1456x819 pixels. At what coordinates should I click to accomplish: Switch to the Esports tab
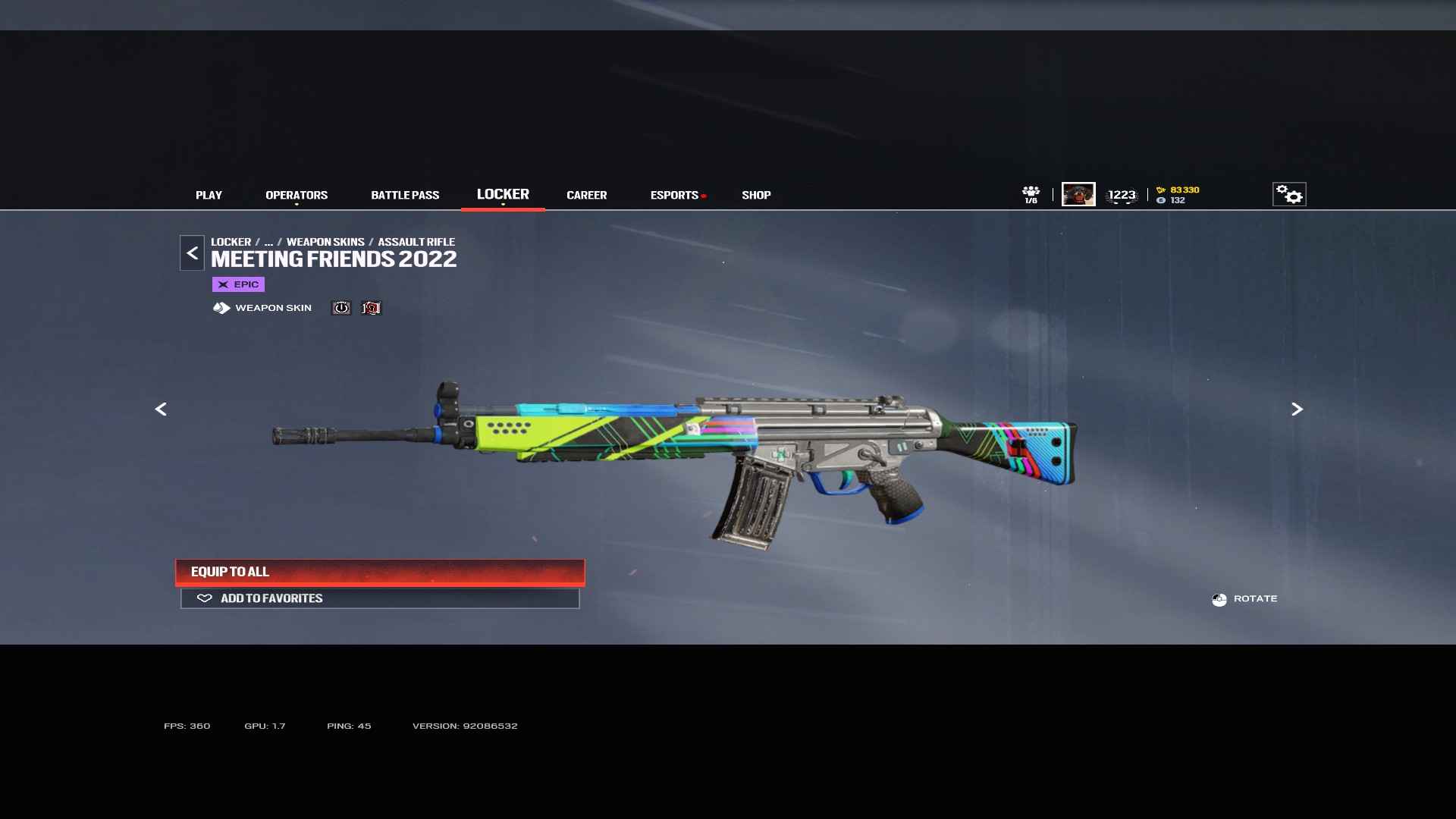coord(674,195)
